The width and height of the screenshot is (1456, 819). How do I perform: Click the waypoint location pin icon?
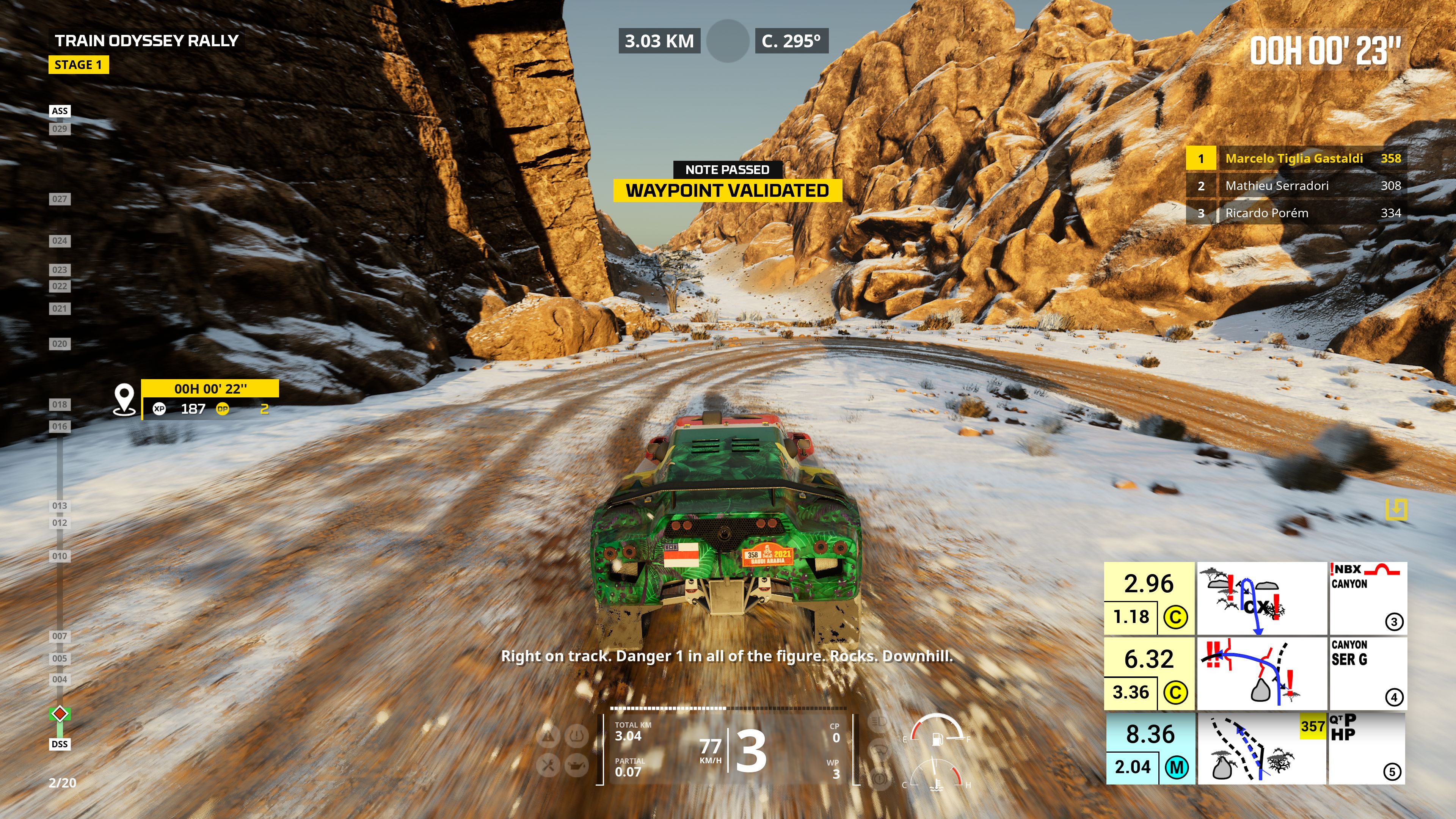pos(124,399)
